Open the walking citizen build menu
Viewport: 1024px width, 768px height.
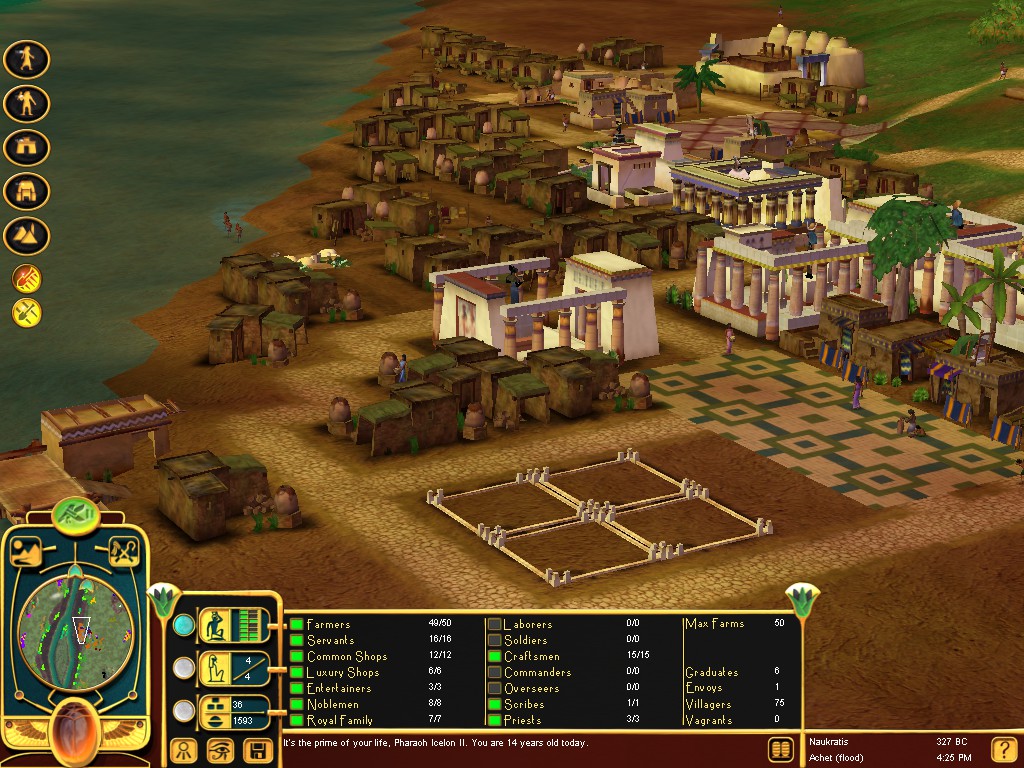27,59
